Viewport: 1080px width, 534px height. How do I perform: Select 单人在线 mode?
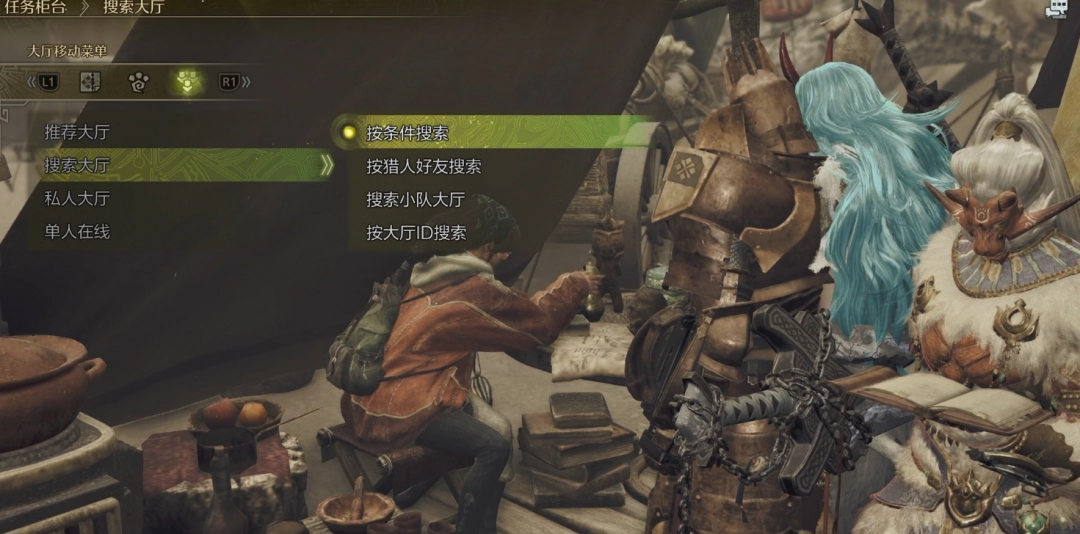click(77, 231)
